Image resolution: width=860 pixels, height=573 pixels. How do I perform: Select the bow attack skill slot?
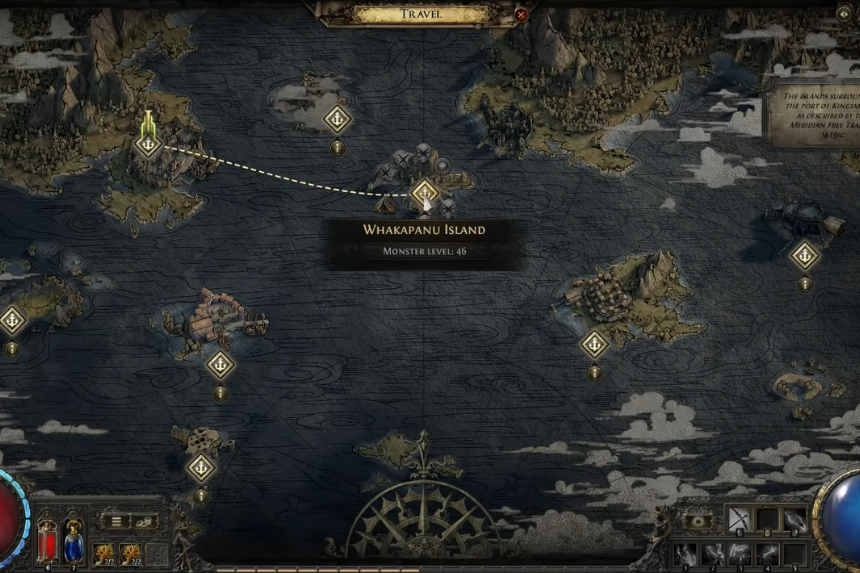click(737, 519)
